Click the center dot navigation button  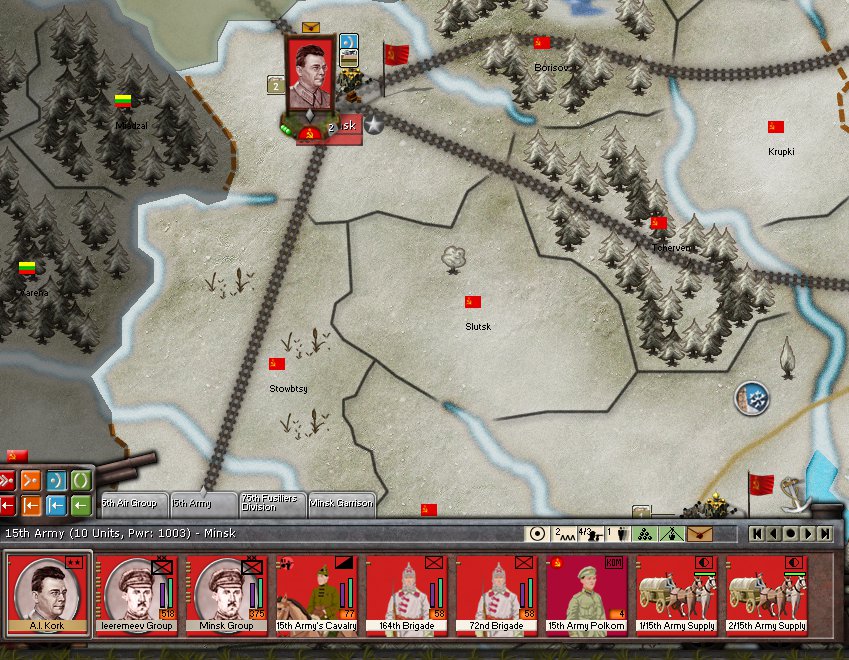791,534
